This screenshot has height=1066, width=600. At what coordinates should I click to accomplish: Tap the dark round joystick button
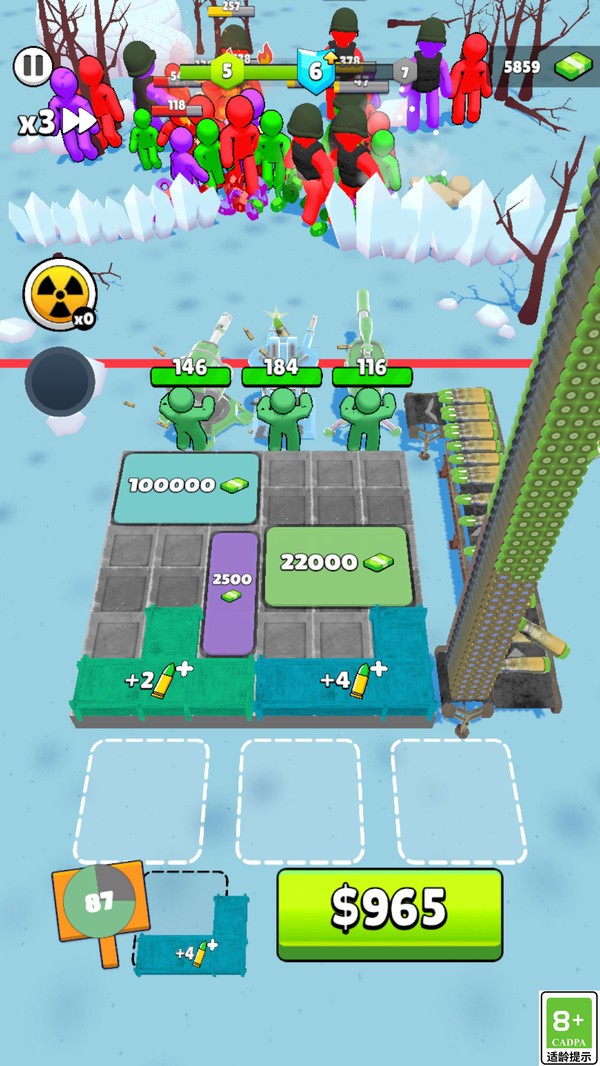pos(60,381)
